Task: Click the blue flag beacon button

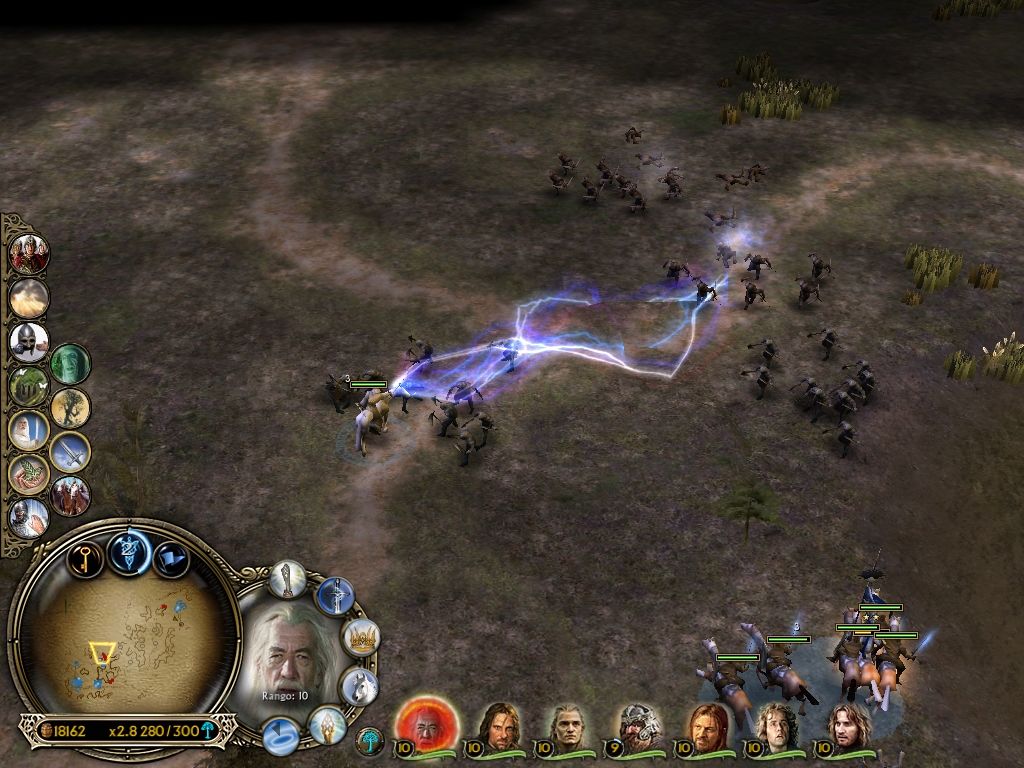Action: 173,558
